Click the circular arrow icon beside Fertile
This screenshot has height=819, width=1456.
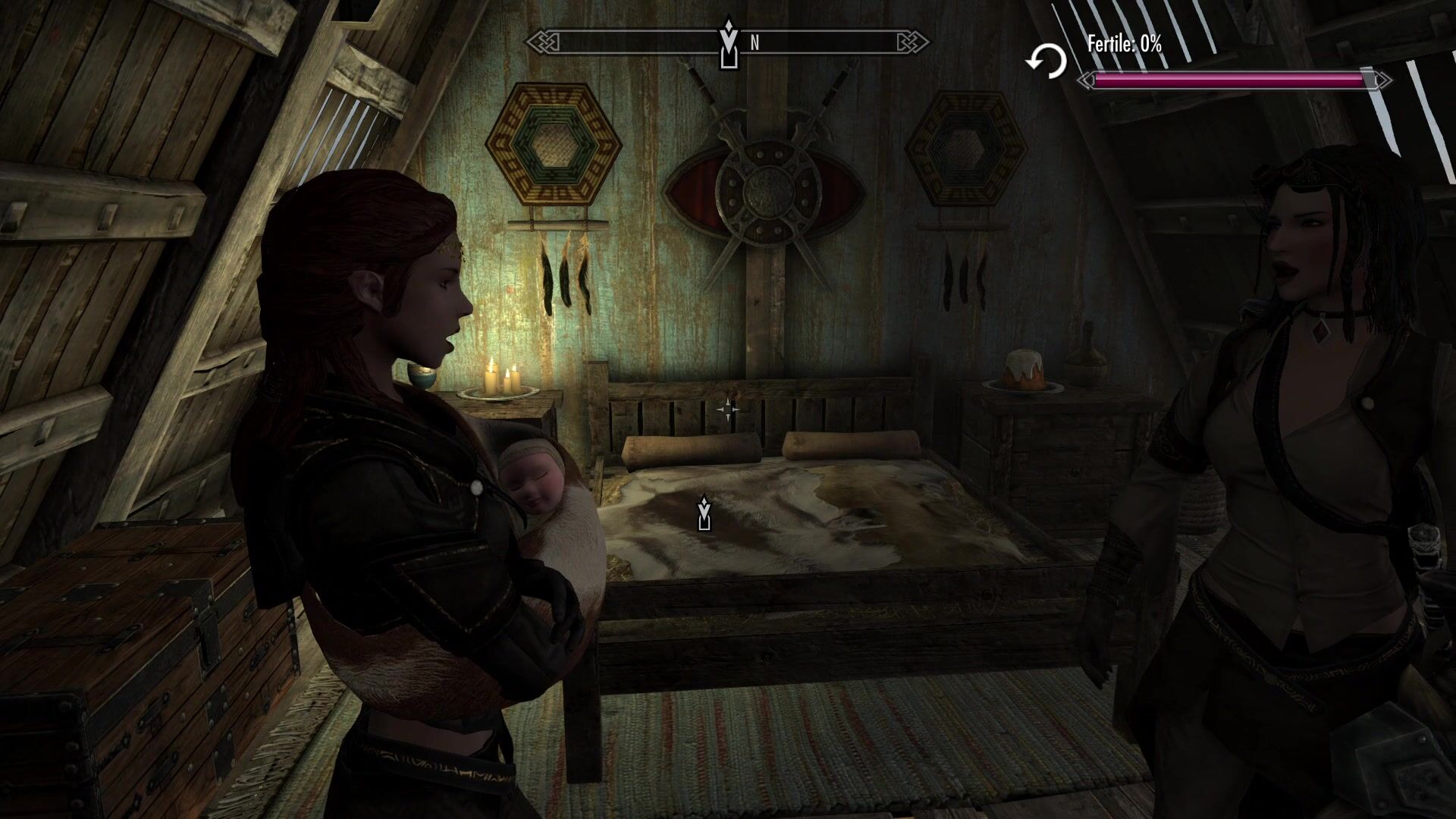click(x=1046, y=61)
